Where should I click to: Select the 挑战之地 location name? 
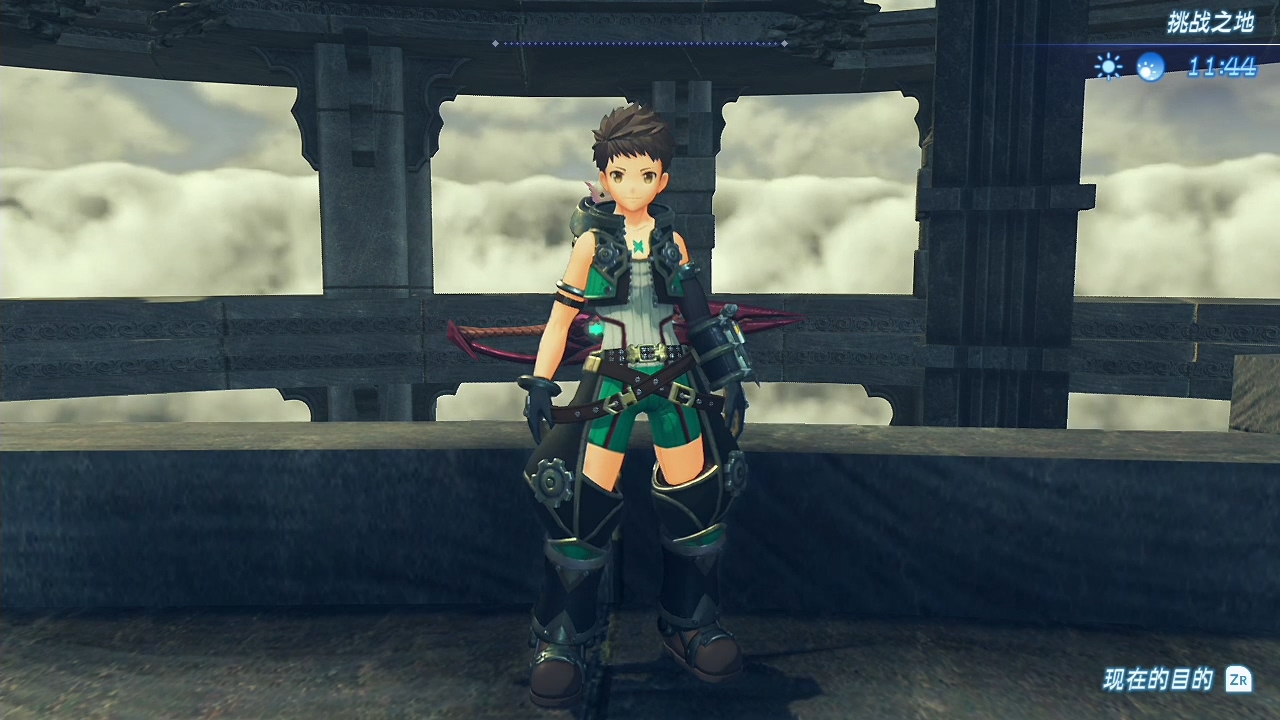1210,23
